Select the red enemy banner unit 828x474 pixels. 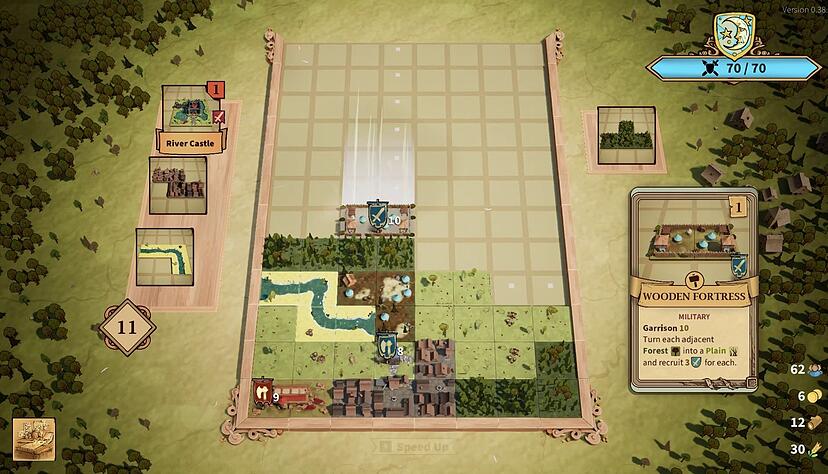(263, 391)
